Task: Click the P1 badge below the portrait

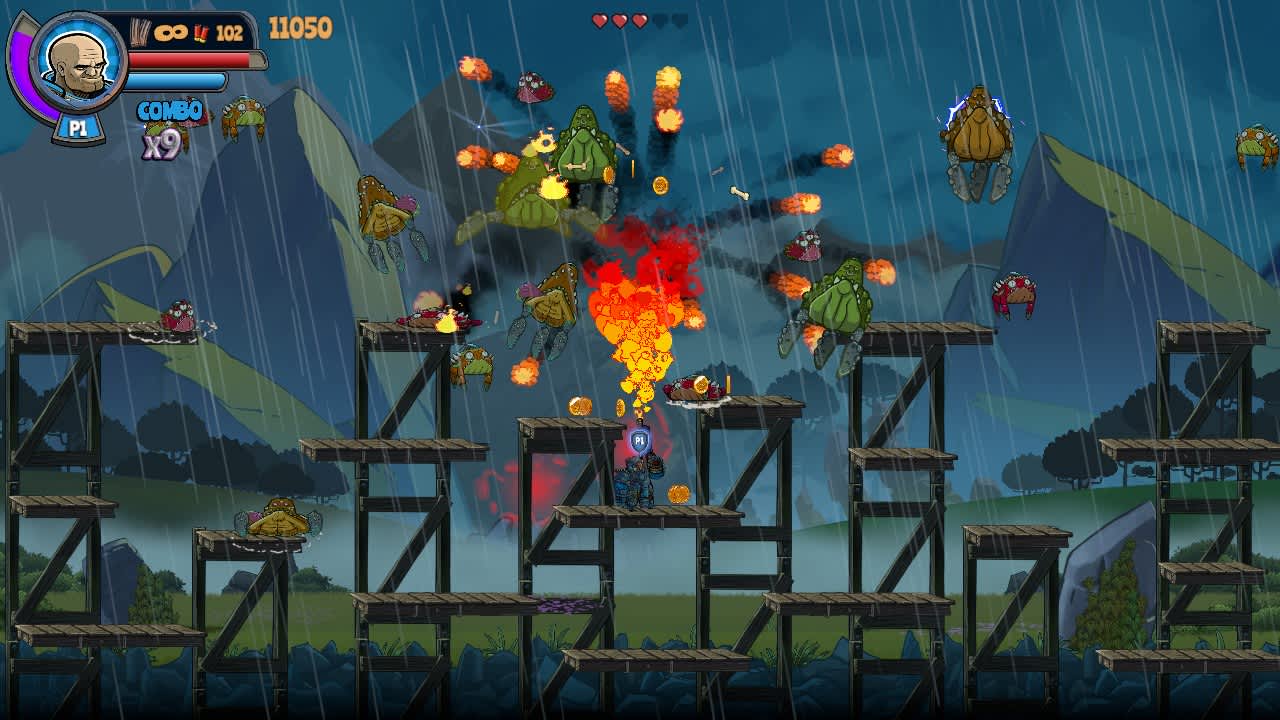Action: coord(77,124)
